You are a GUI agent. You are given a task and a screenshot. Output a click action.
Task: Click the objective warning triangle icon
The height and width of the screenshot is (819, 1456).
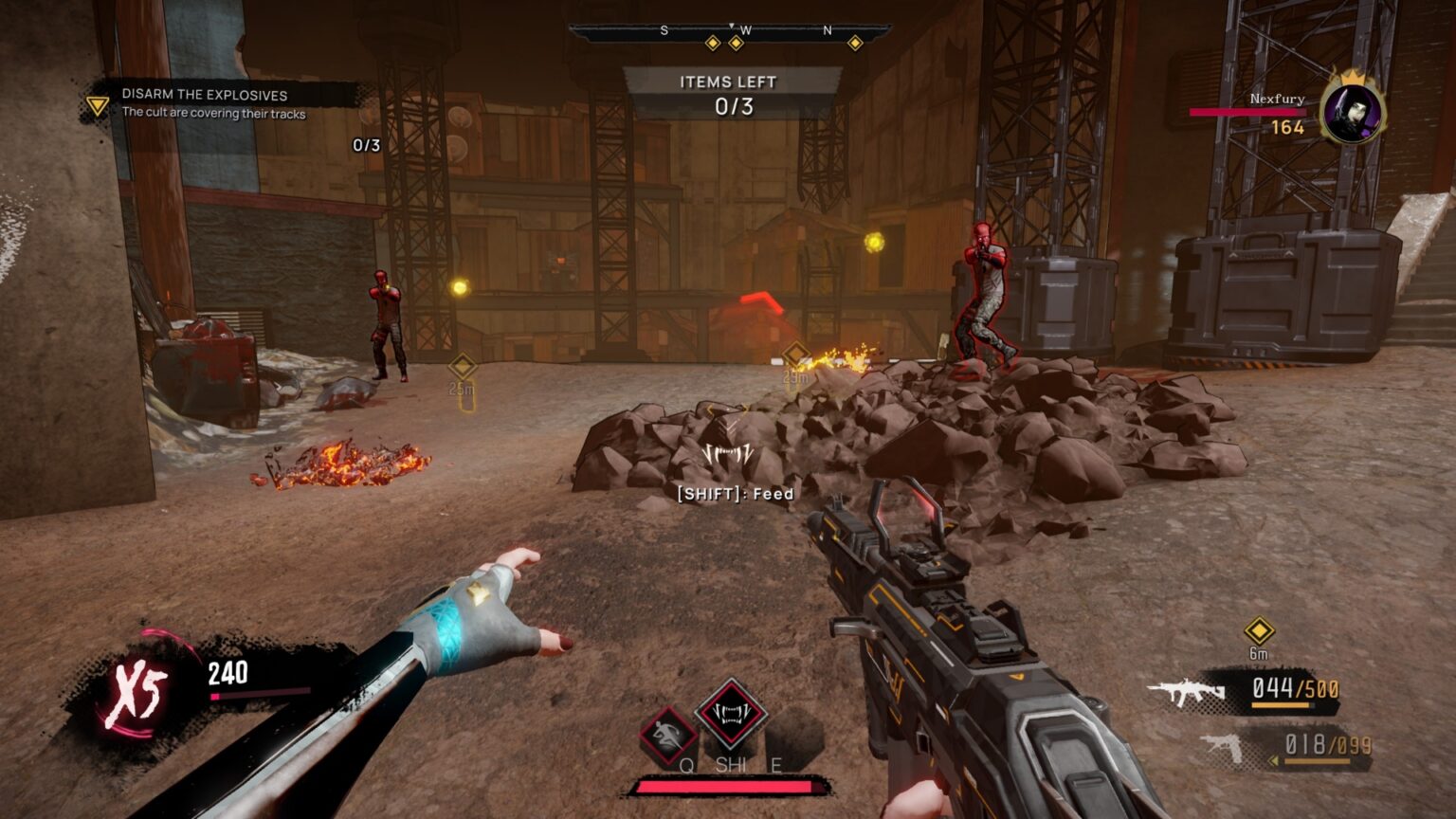pyautogui.click(x=96, y=104)
